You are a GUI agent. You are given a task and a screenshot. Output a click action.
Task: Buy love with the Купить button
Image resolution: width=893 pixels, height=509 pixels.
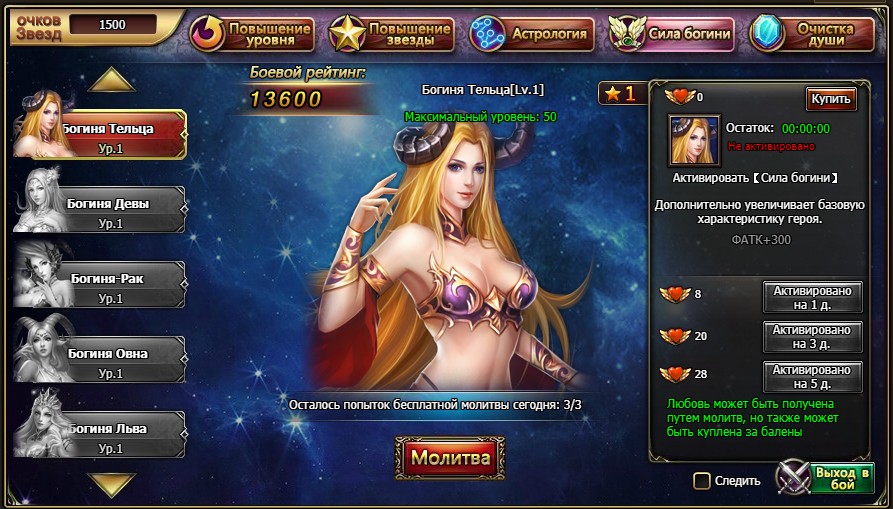[x=831, y=98]
